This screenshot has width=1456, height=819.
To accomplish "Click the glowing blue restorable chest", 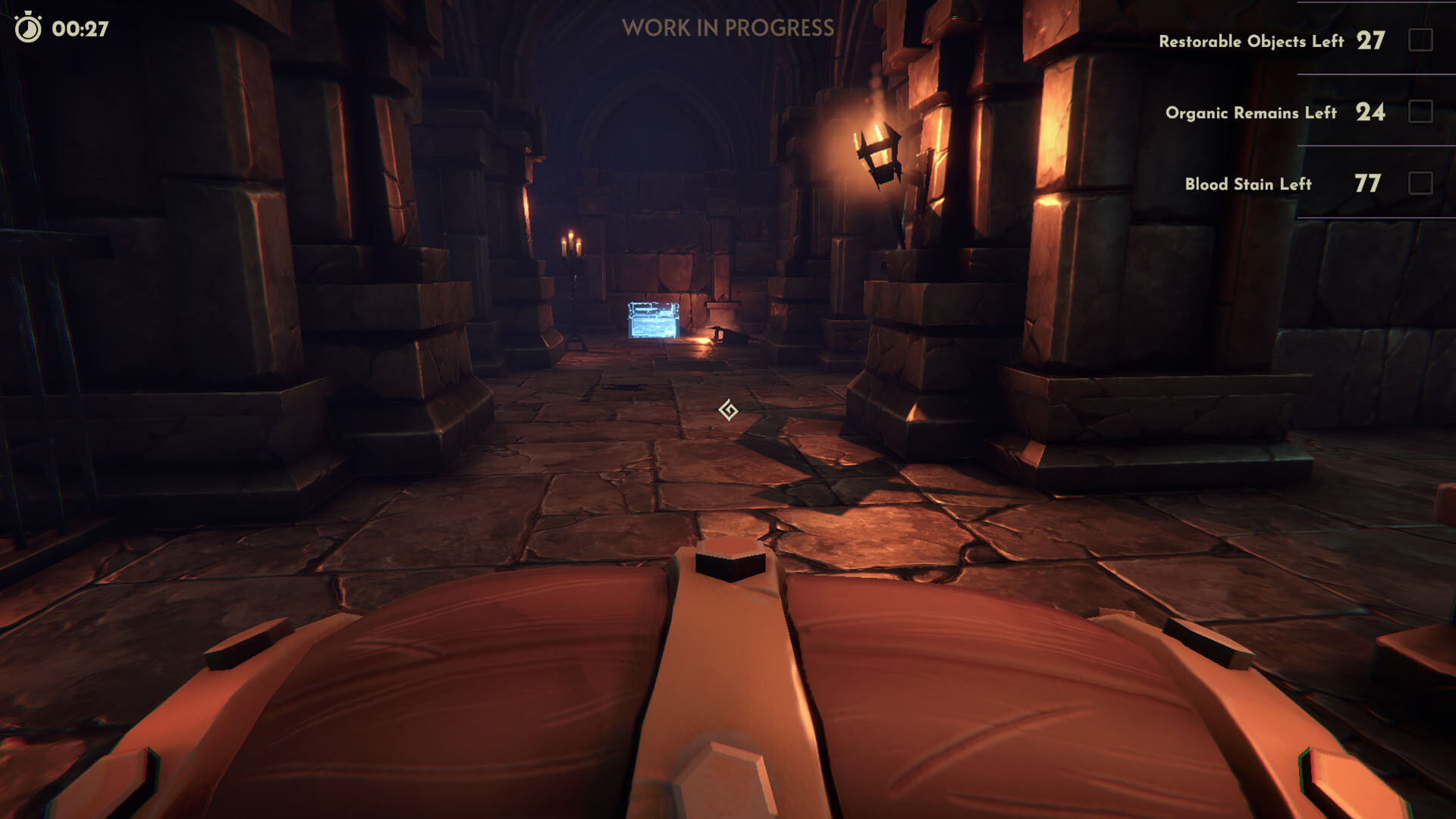I will click(654, 320).
